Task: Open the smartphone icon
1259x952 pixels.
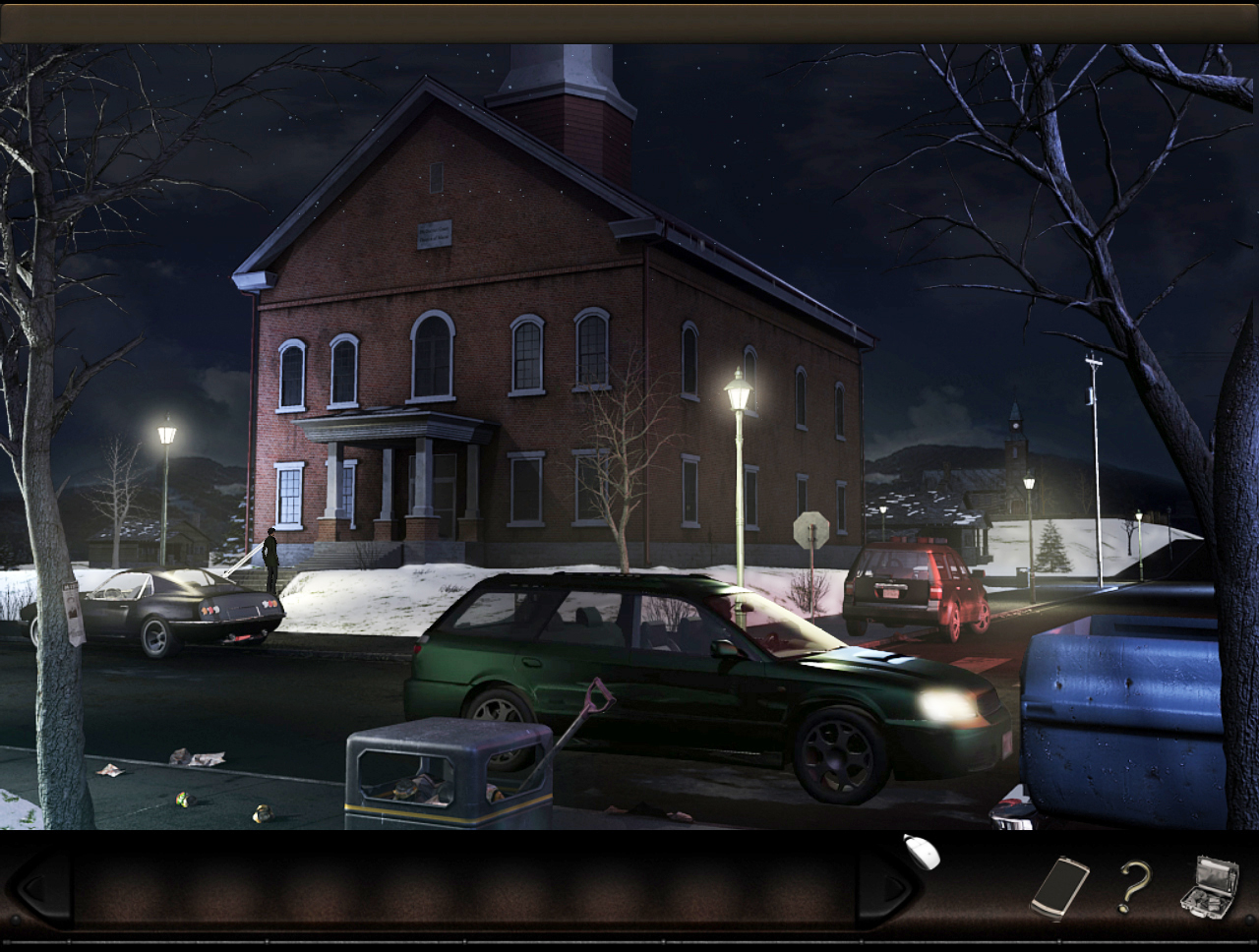Action: point(1059,888)
